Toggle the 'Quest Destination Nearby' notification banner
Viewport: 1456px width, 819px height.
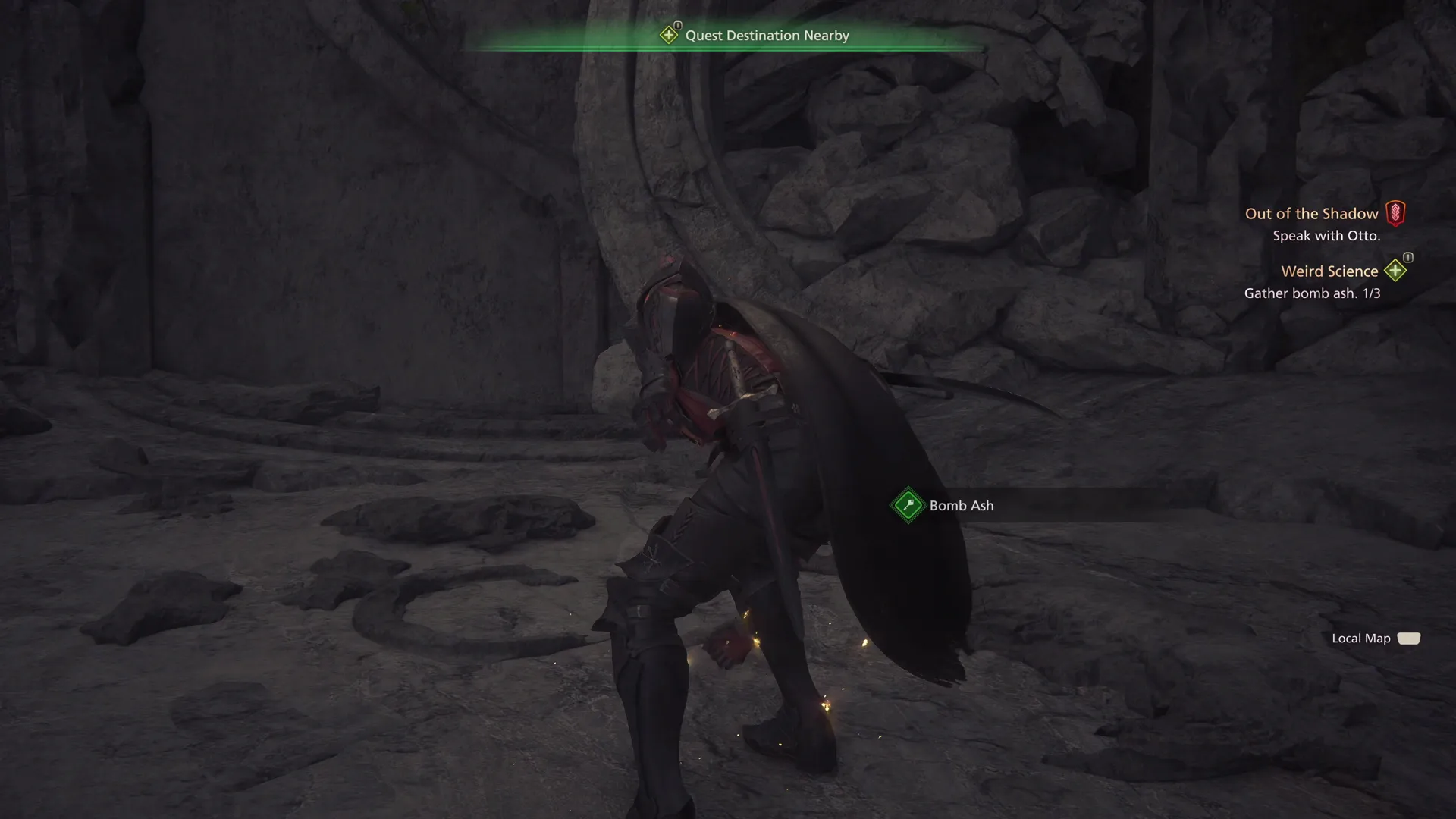pos(766,34)
